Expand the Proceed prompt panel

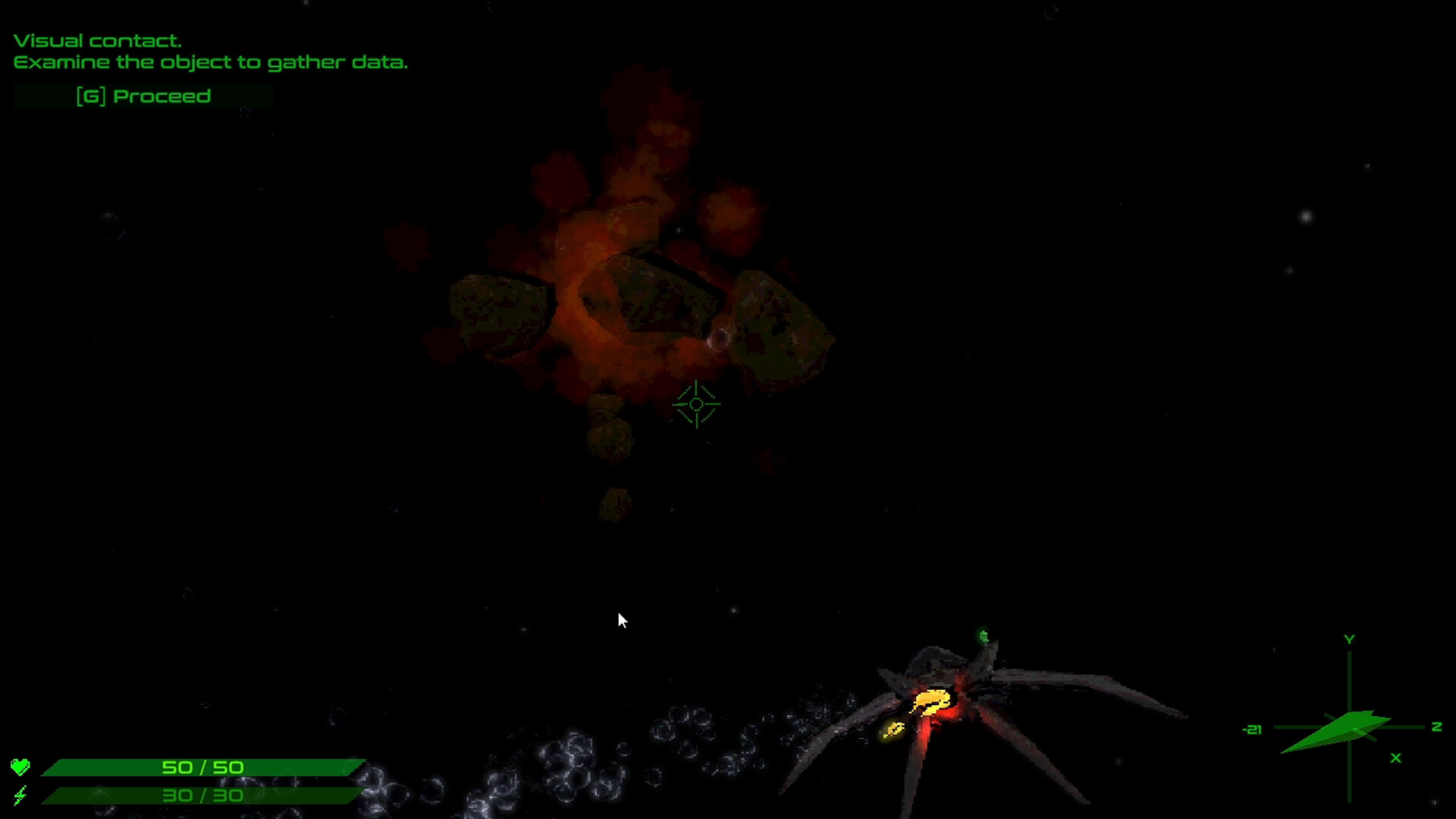pyautogui.click(x=144, y=96)
